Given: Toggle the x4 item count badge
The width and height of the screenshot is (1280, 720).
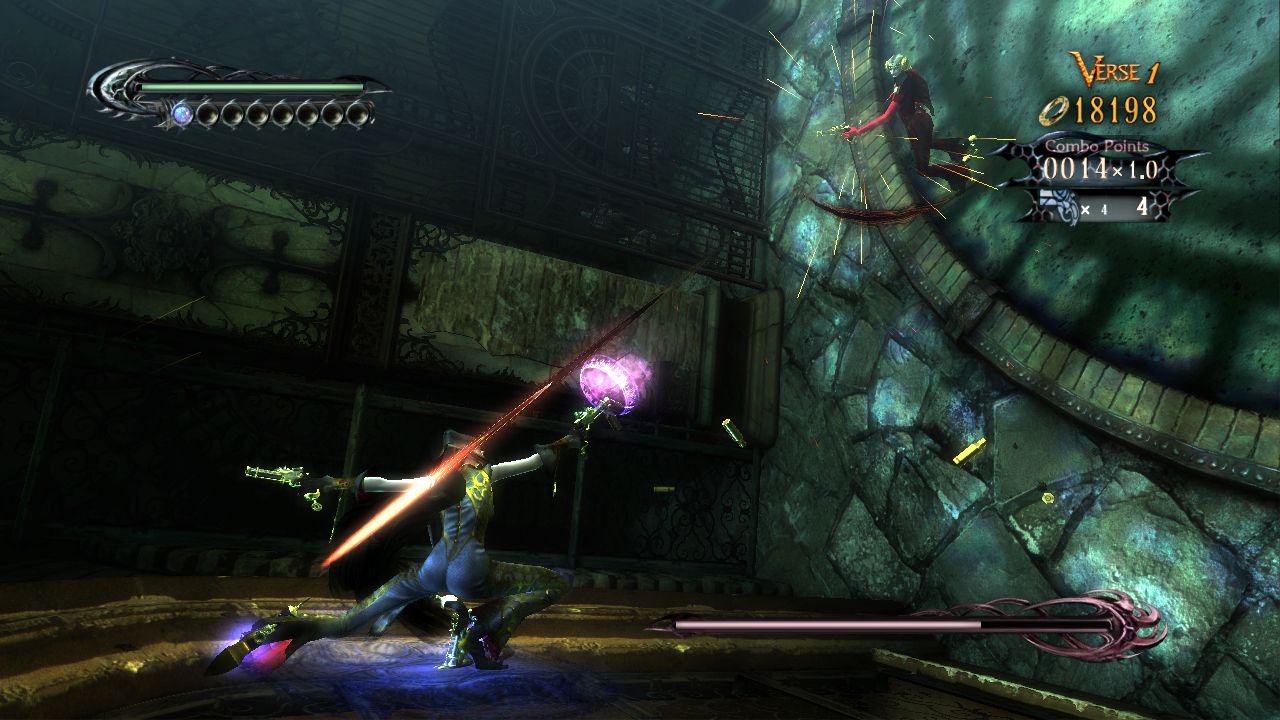Looking at the screenshot, I should (1093, 207).
